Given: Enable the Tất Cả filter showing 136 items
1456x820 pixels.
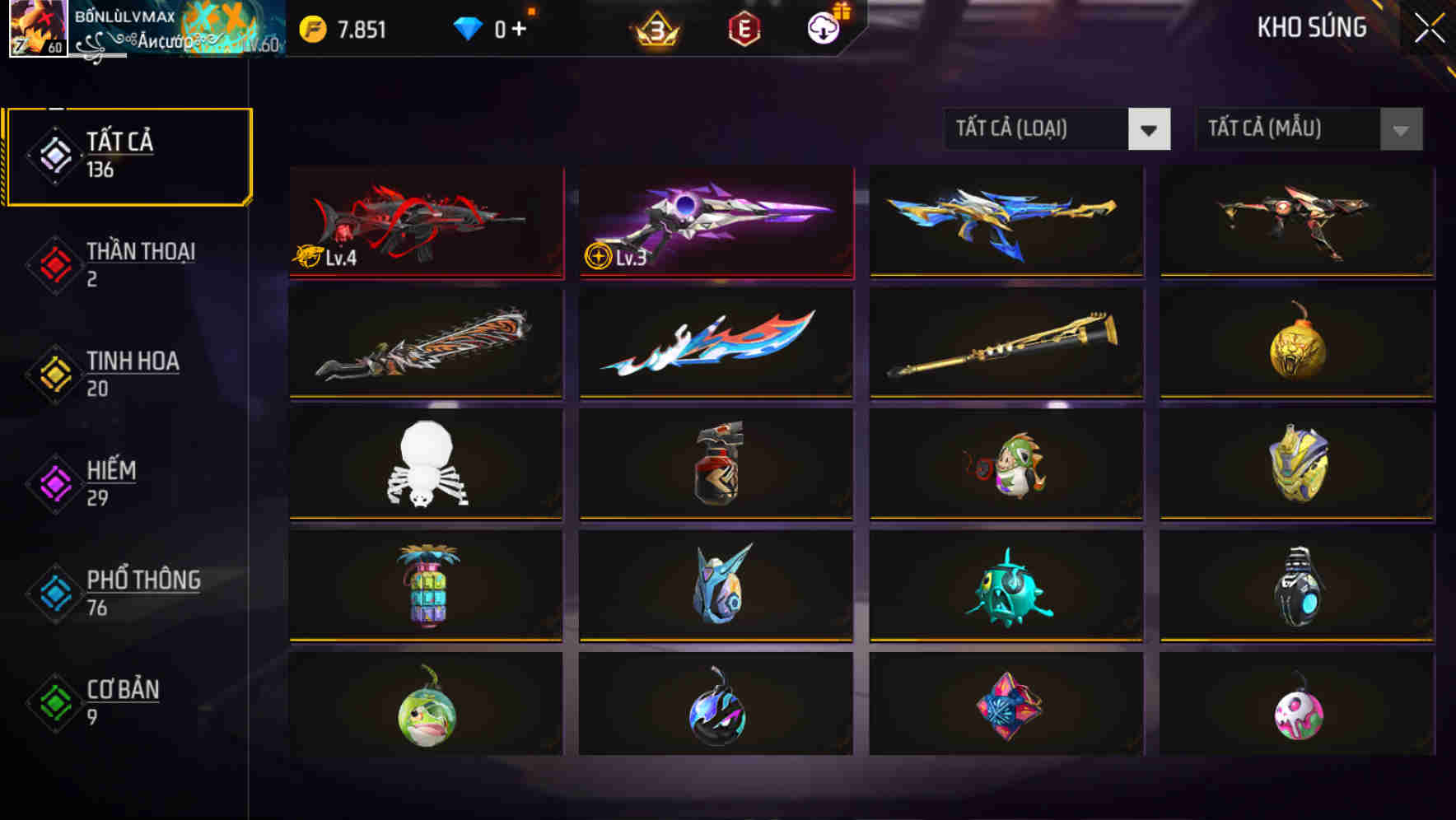Looking at the screenshot, I should [128, 155].
